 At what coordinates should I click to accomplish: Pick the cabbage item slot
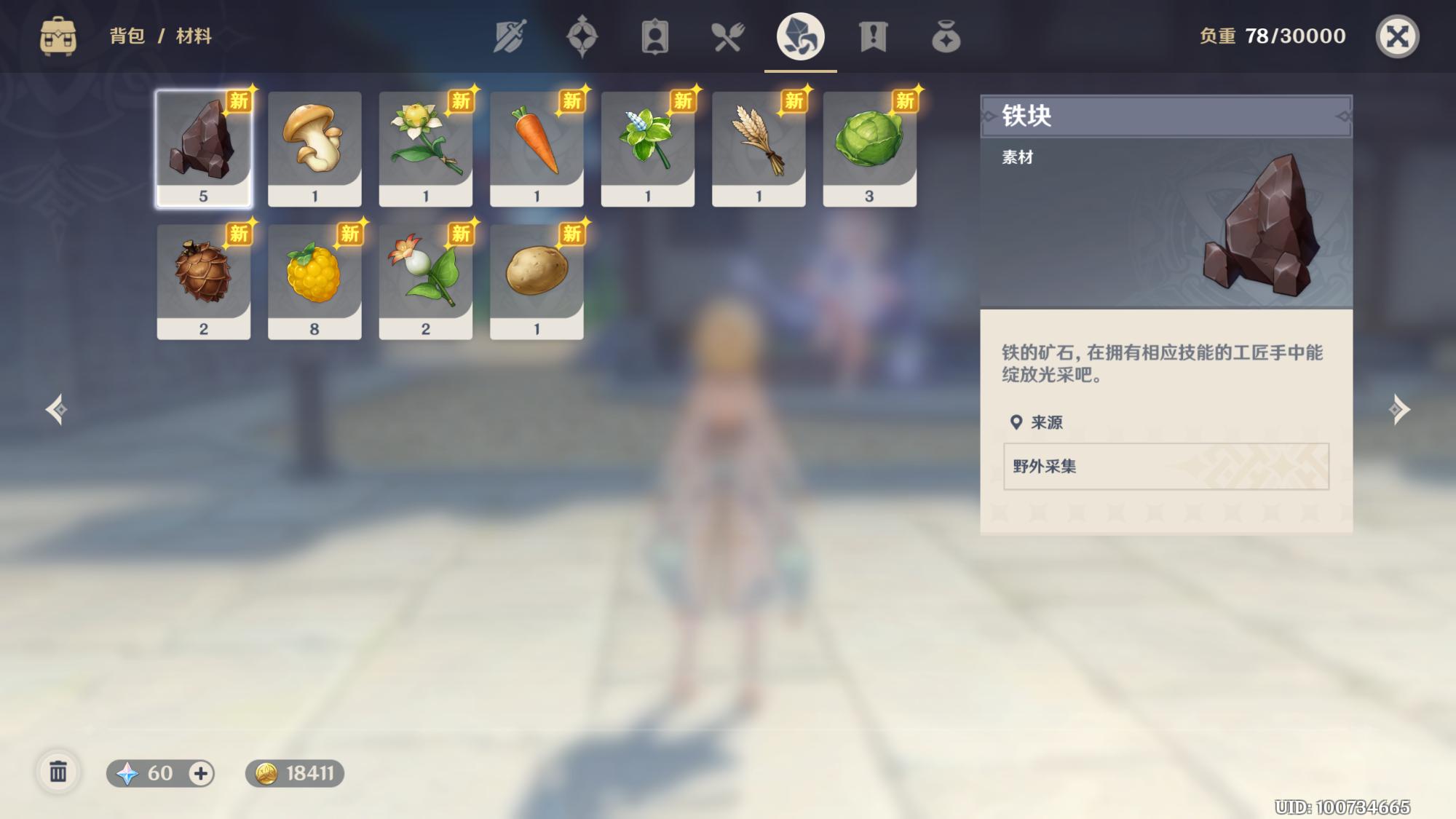click(869, 149)
